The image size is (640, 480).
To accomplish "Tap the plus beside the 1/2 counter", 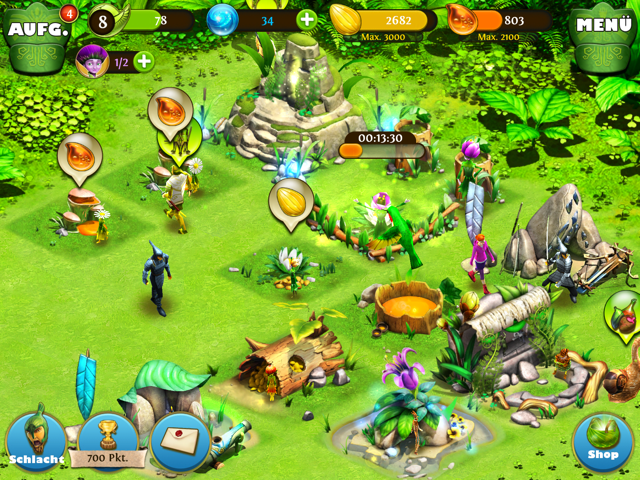I will click(x=144, y=61).
